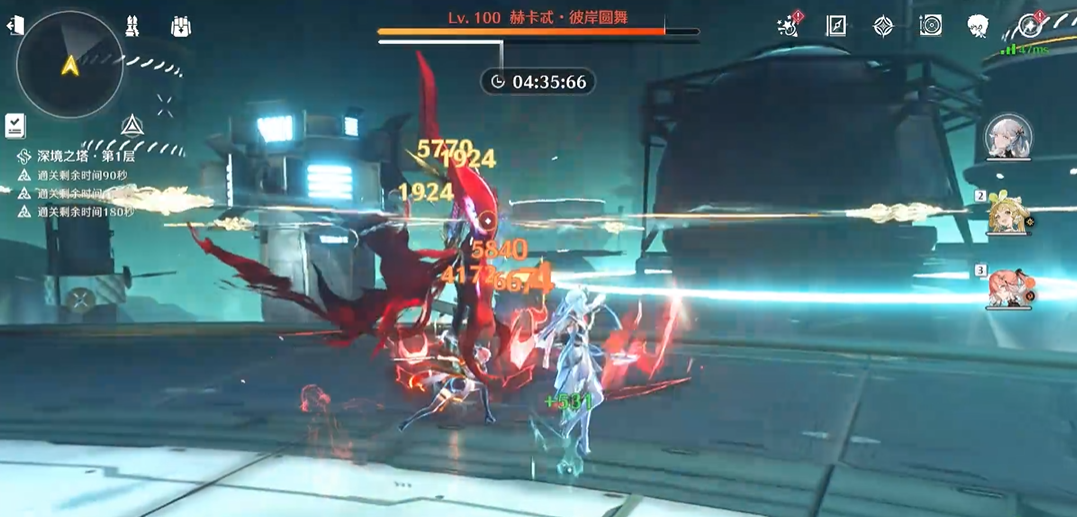Open the compass guidebook icon

[x=836, y=26]
